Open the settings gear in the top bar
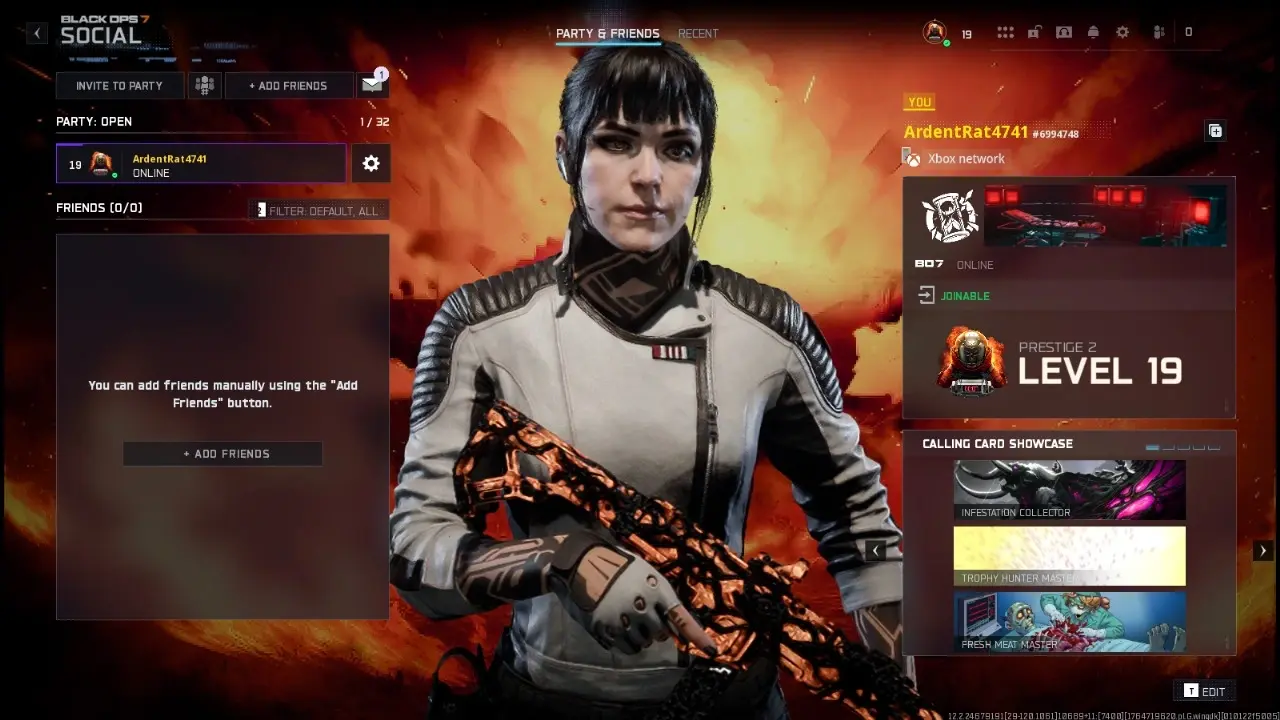 pos(1122,32)
